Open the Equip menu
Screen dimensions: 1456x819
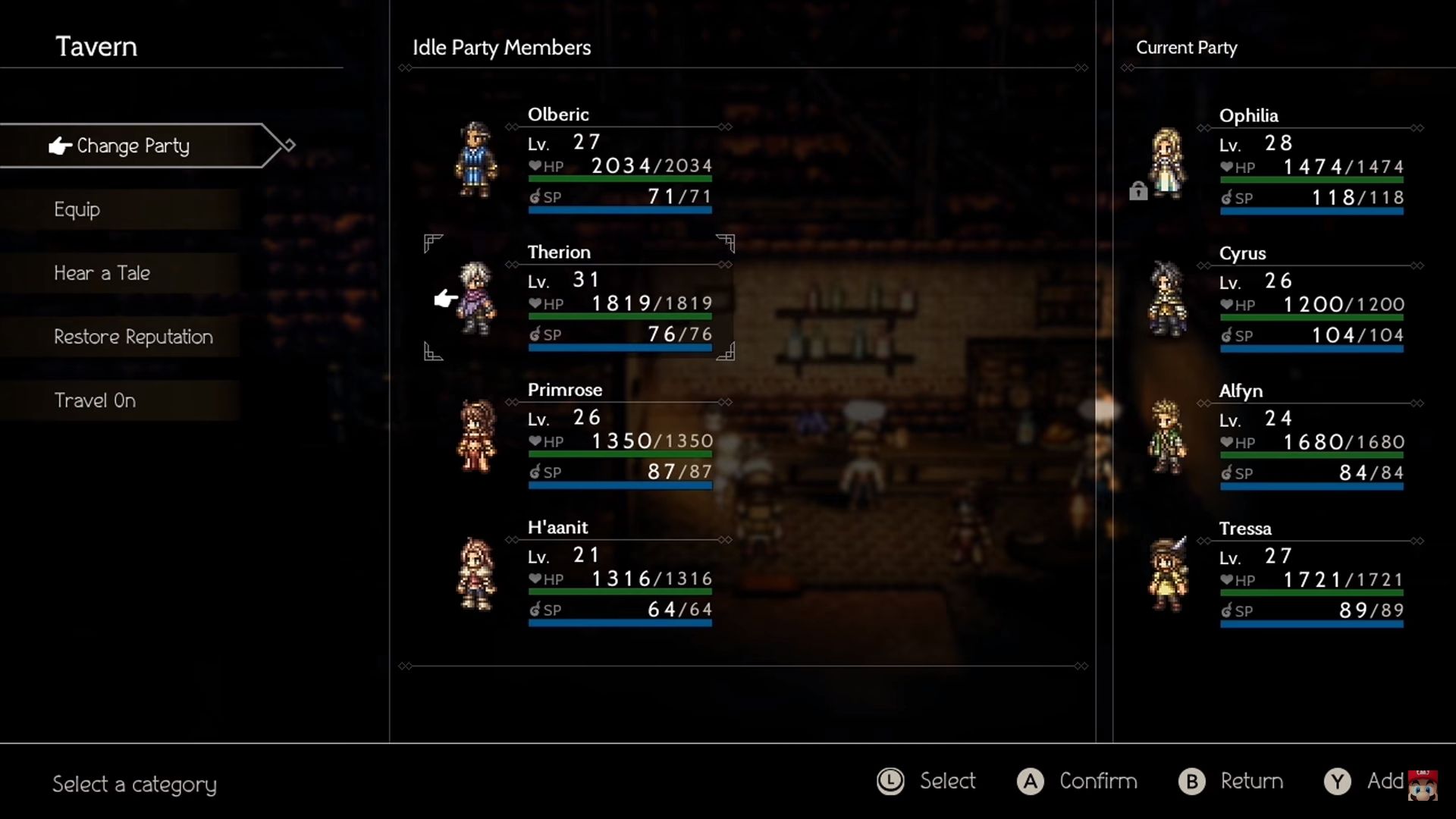[x=77, y=209]
